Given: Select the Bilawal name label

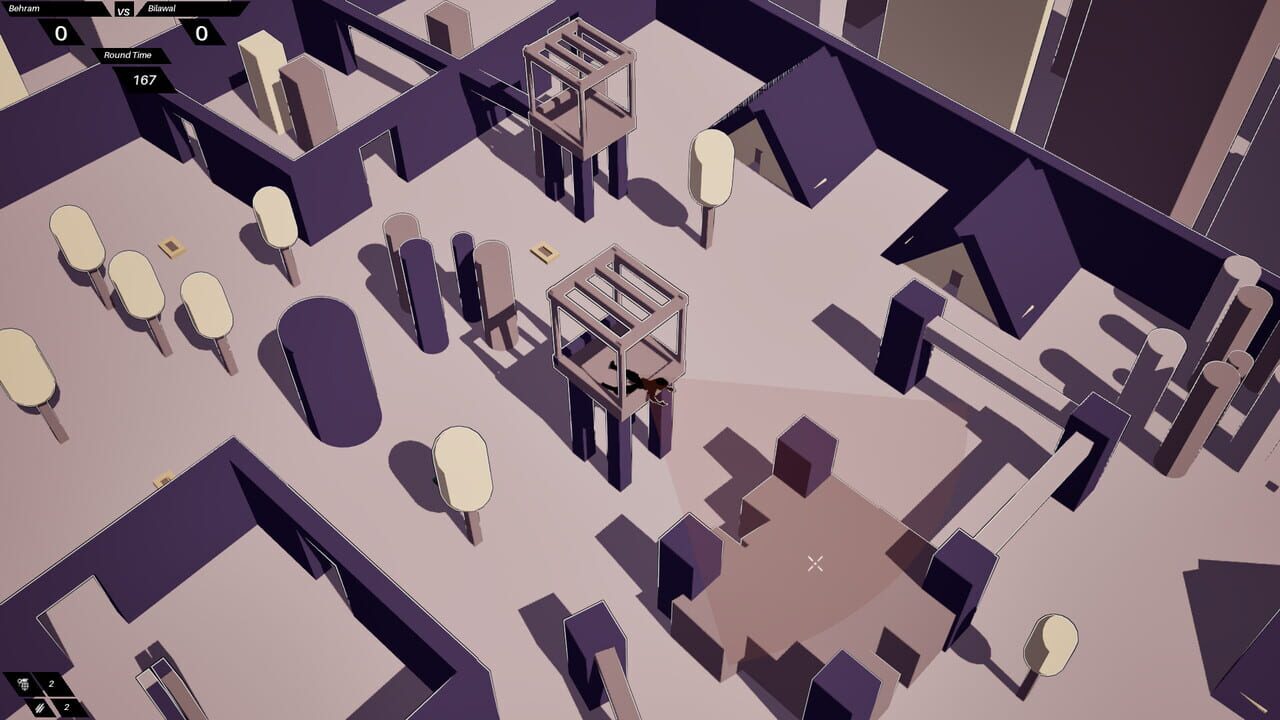Looking at the screenshot, I should coord(162,8).
